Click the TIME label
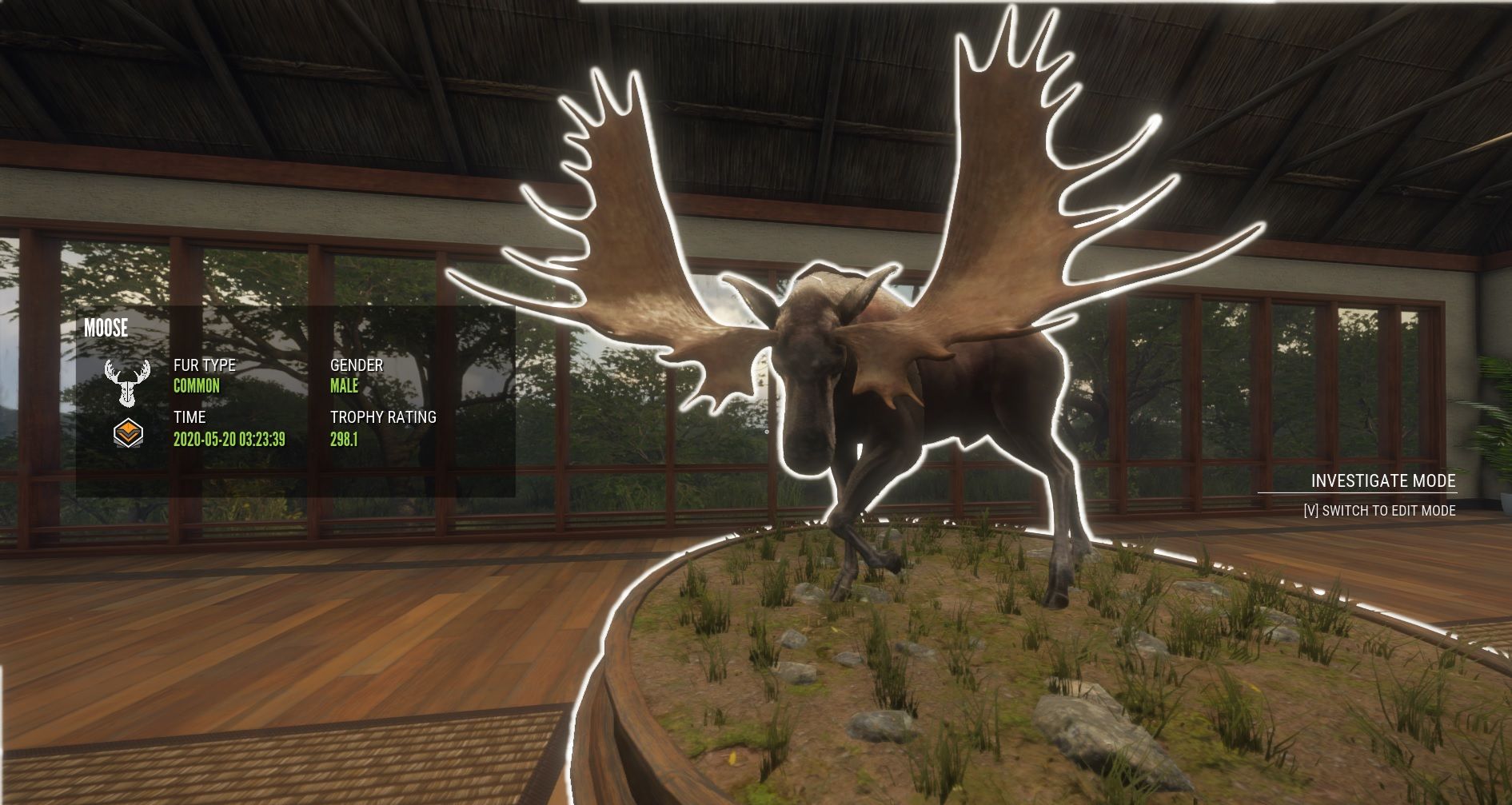The height and width of the screenshot is (805, 1512). point(189,418)
